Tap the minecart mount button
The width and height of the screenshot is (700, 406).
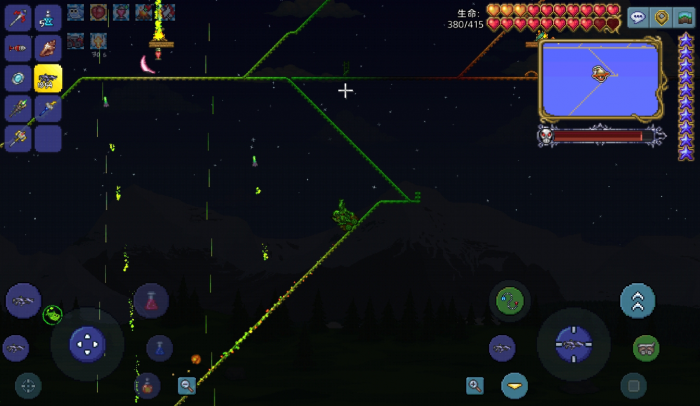[646, 347]
